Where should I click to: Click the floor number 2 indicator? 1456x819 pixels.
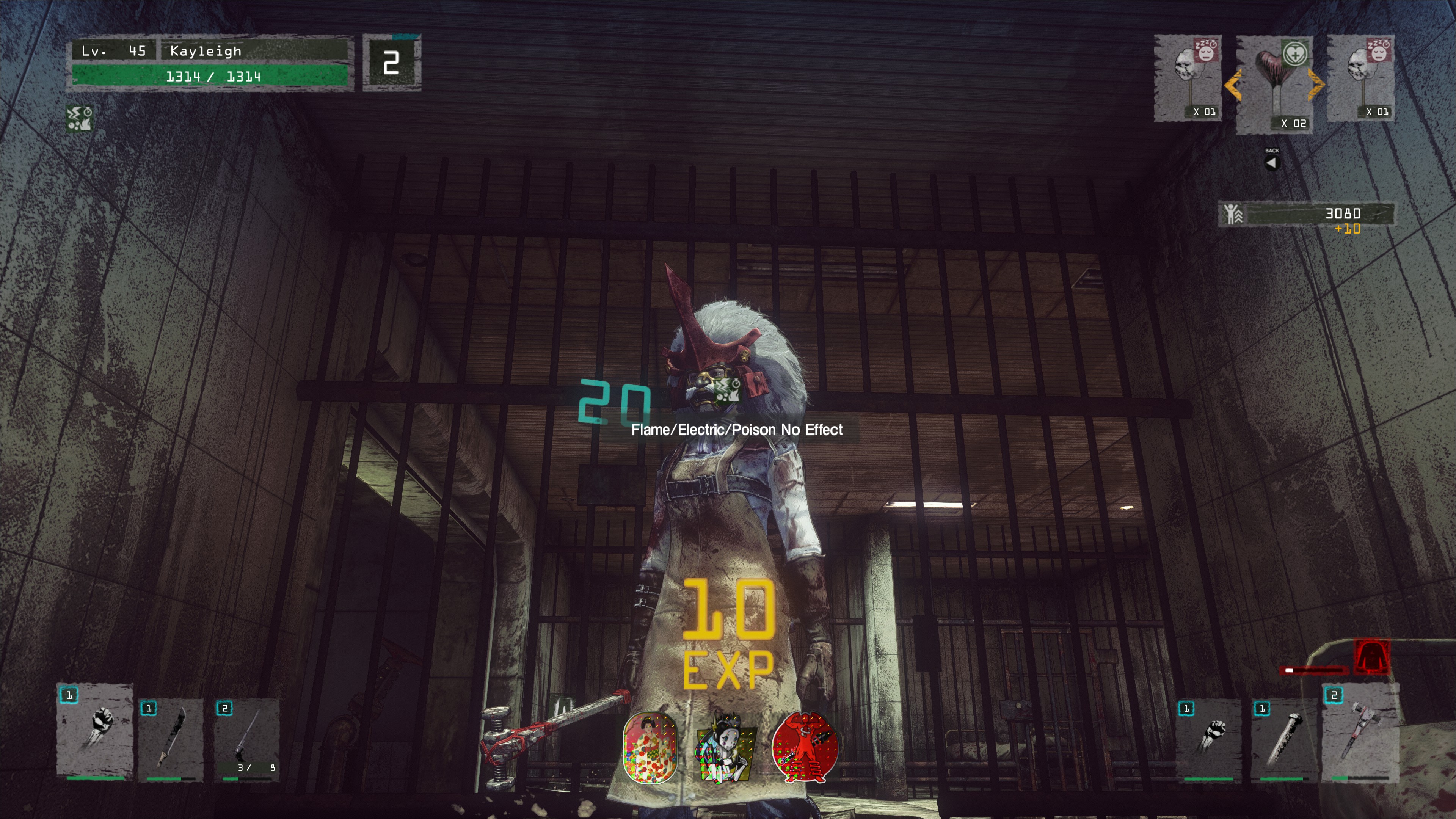(x=391, y=62)
